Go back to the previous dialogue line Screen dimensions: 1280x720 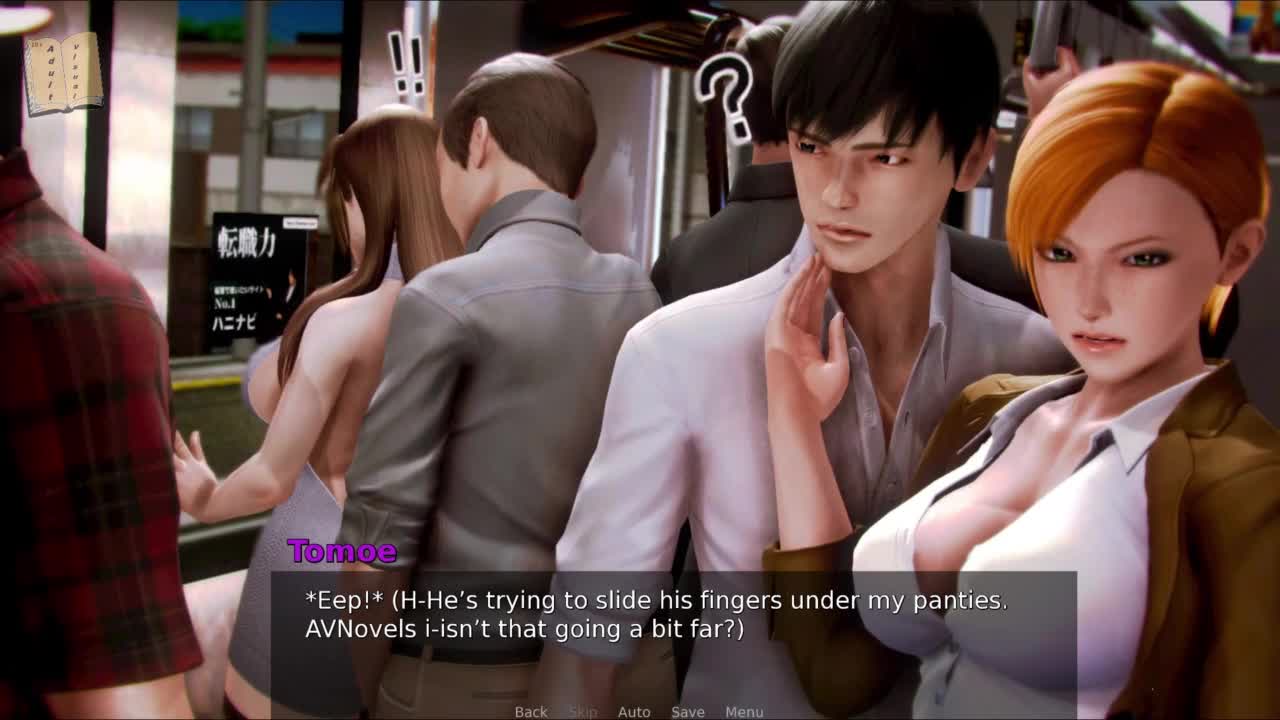coord(531,712)
